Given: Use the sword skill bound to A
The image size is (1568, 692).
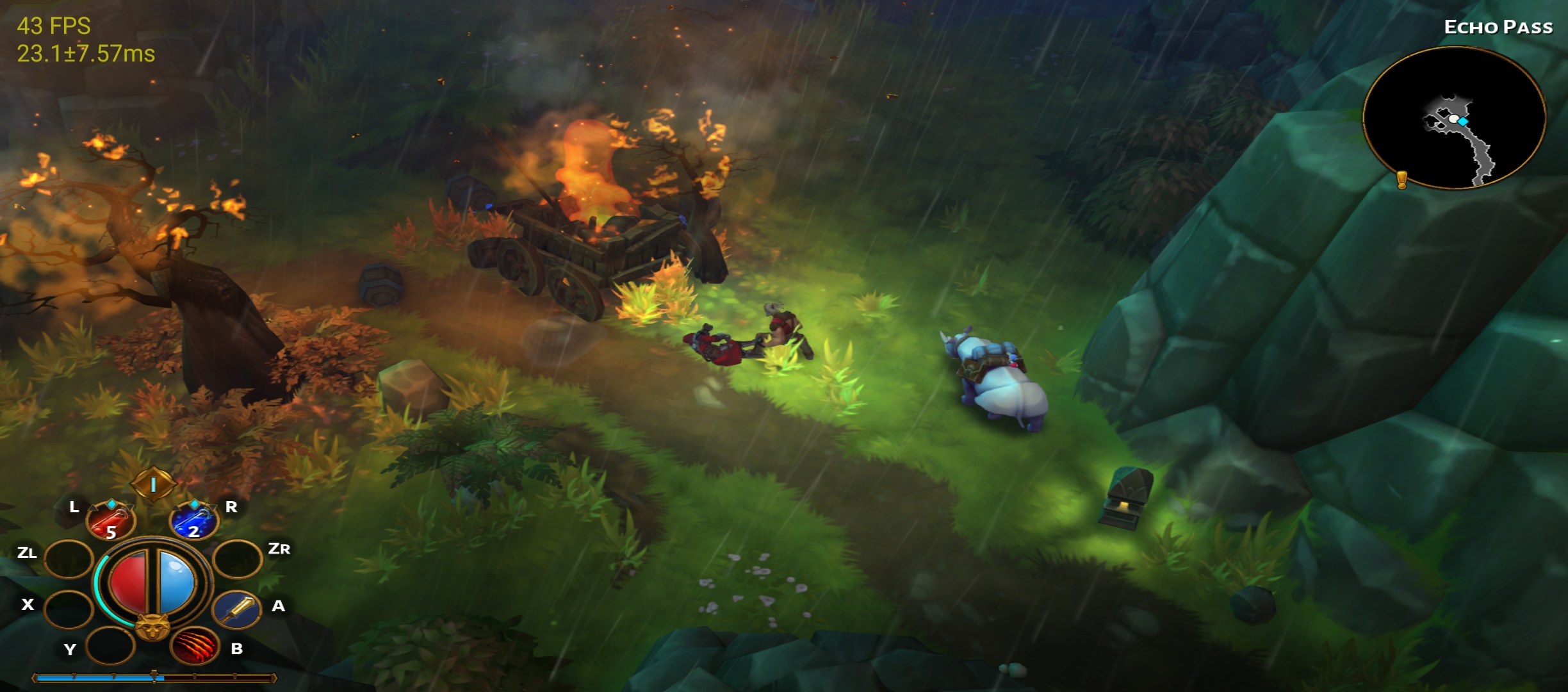Looking at the screenshot, I should click(237, 611).
